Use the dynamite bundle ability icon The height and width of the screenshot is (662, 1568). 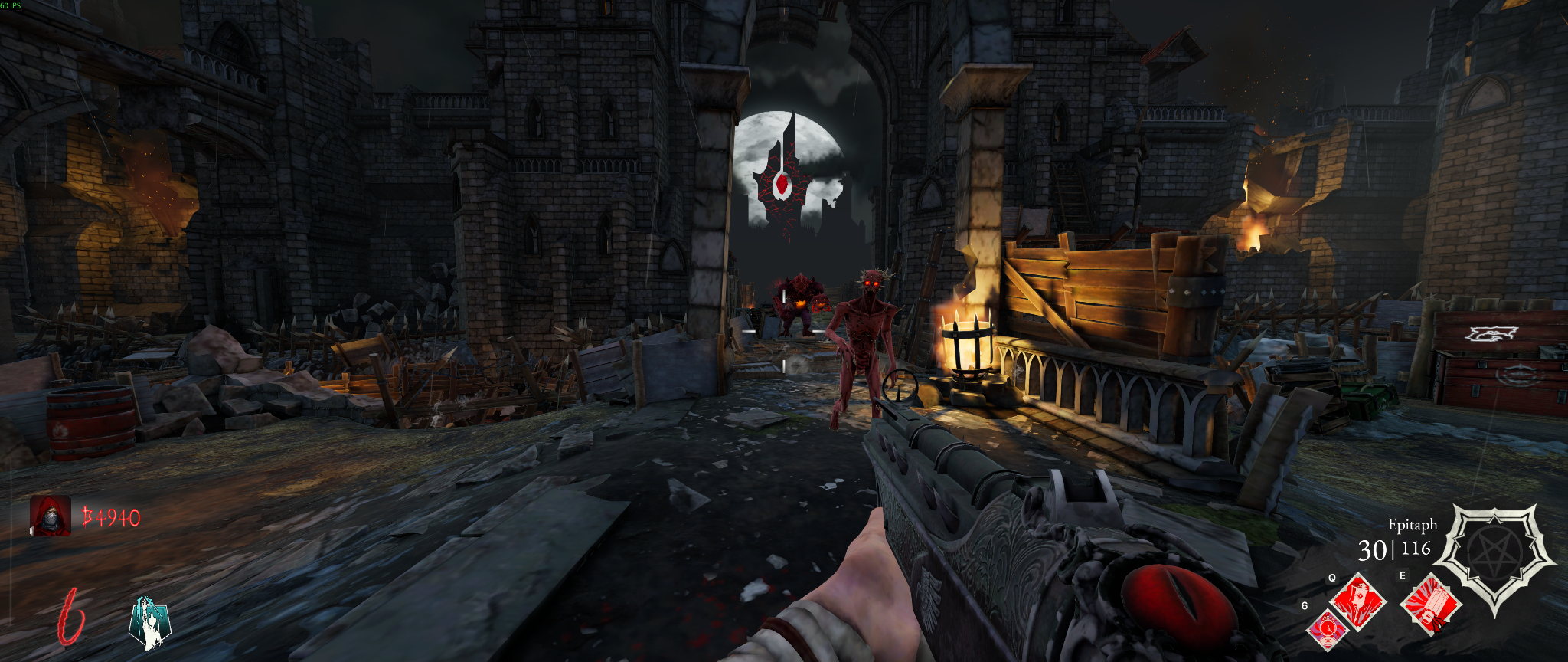click(1431, 605)
